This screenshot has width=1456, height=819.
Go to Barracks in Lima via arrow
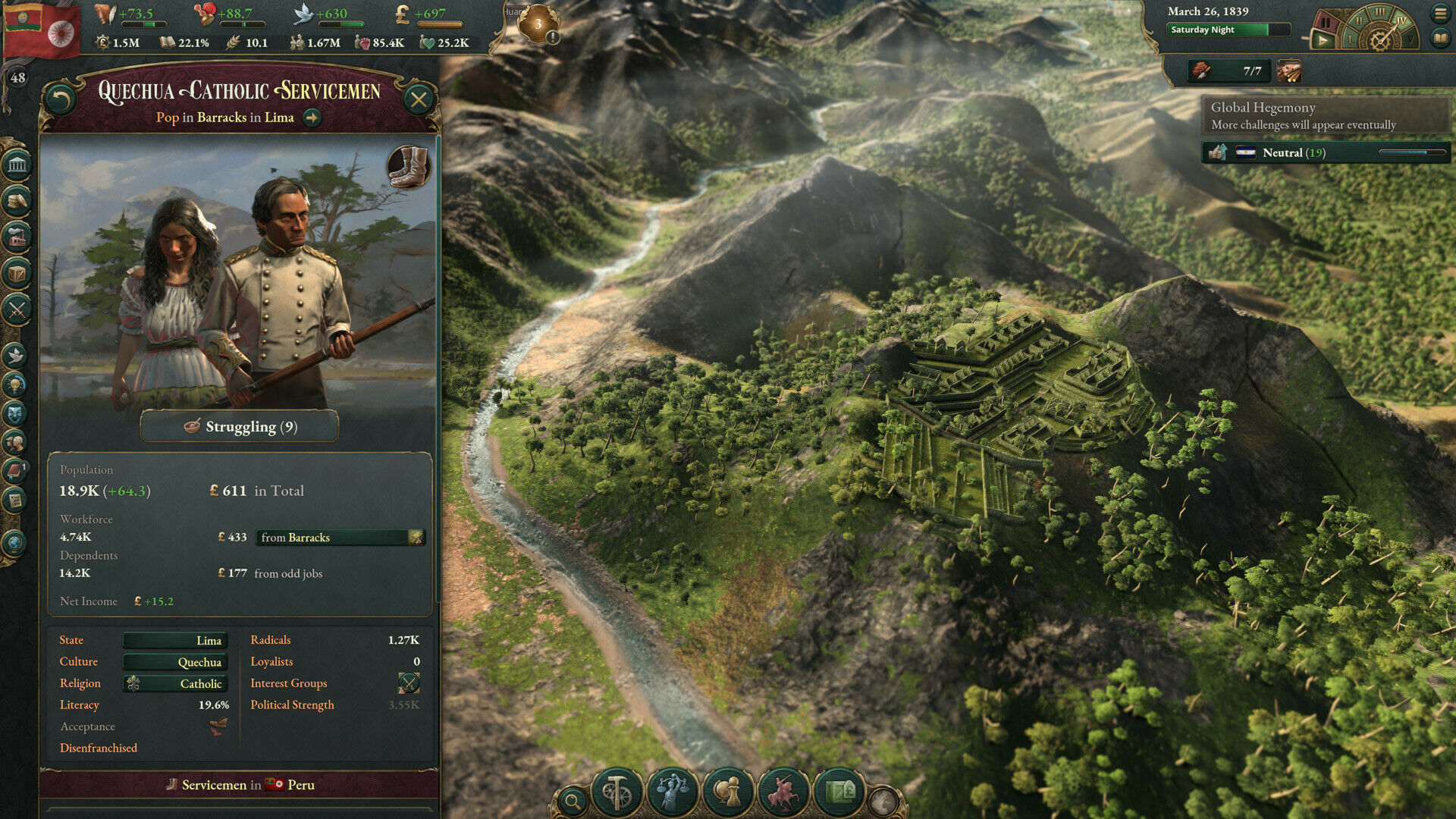[312, 118]
